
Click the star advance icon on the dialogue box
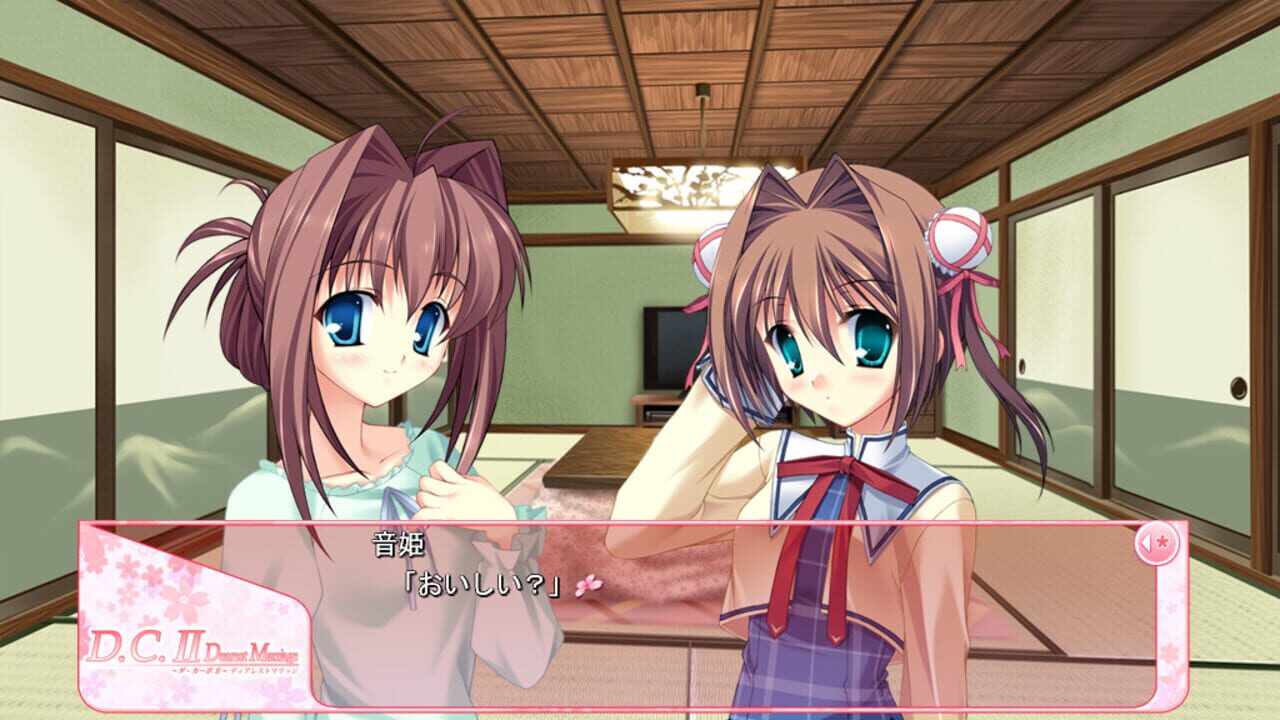tap(1162, 542)
